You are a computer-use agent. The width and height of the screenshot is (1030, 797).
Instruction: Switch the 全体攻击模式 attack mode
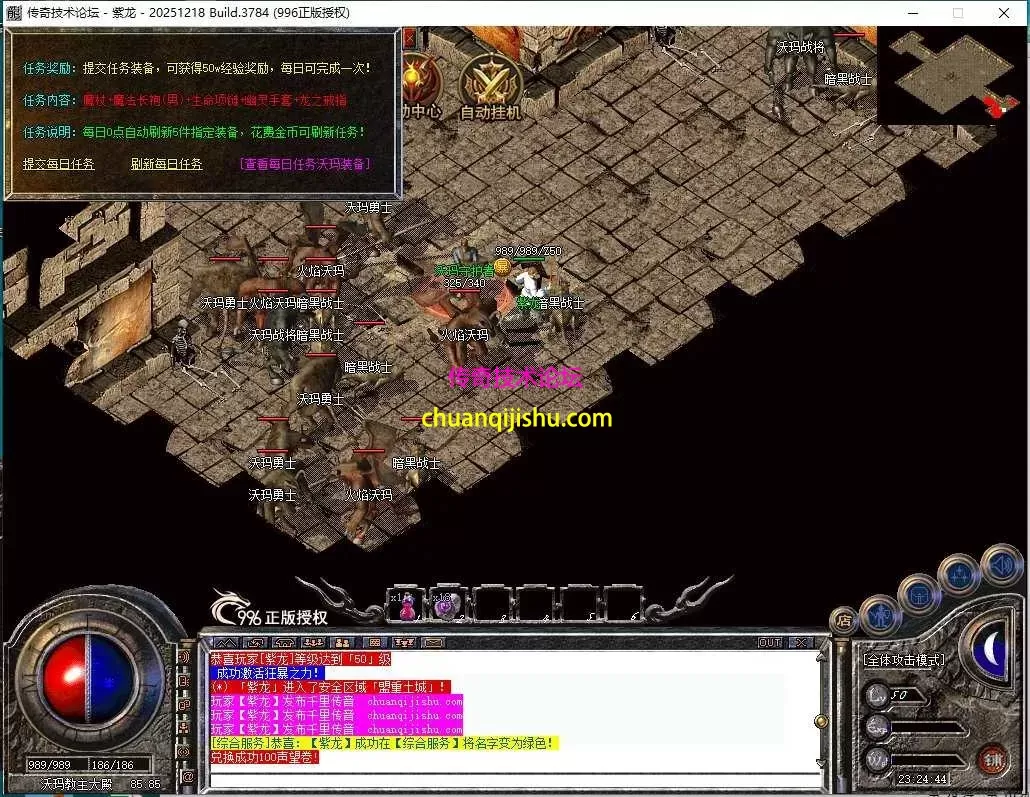point(904,660)
